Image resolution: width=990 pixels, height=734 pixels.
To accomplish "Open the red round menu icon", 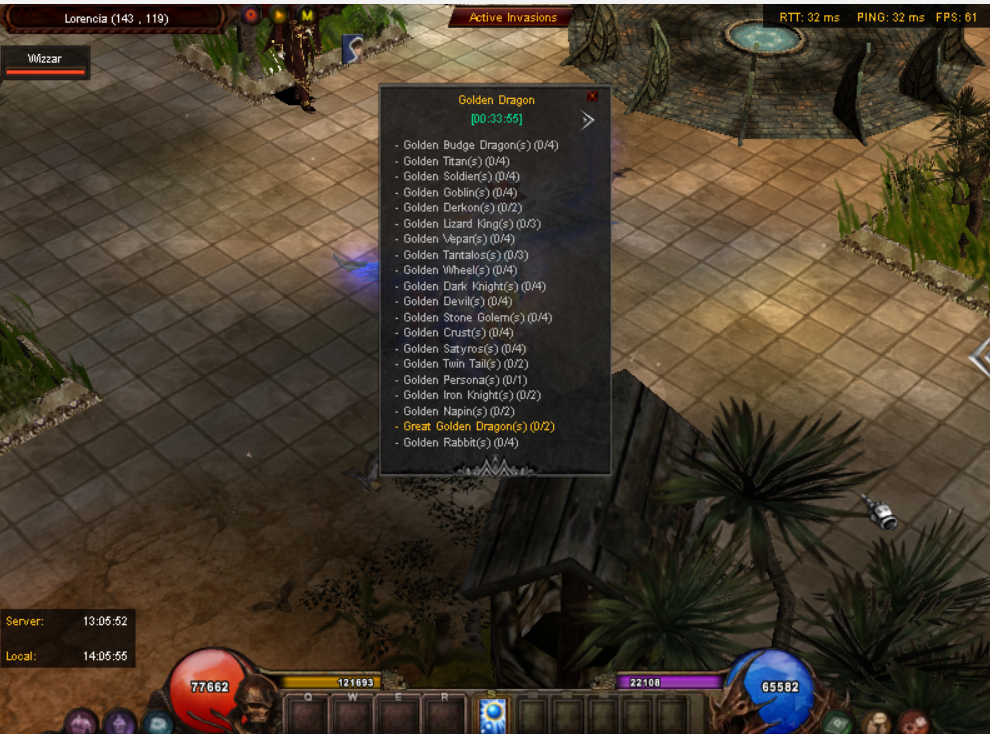I will (912, 722).
